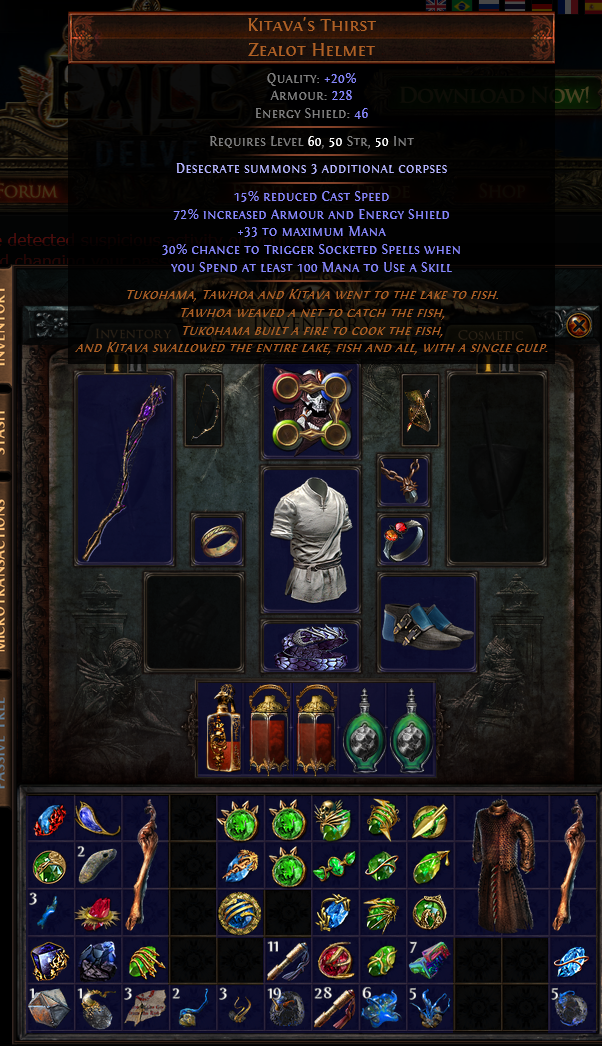Viewport: 602px width, 1046px height.
Task: Select the stack of 28 scrolls
Action: point(336,1007)
